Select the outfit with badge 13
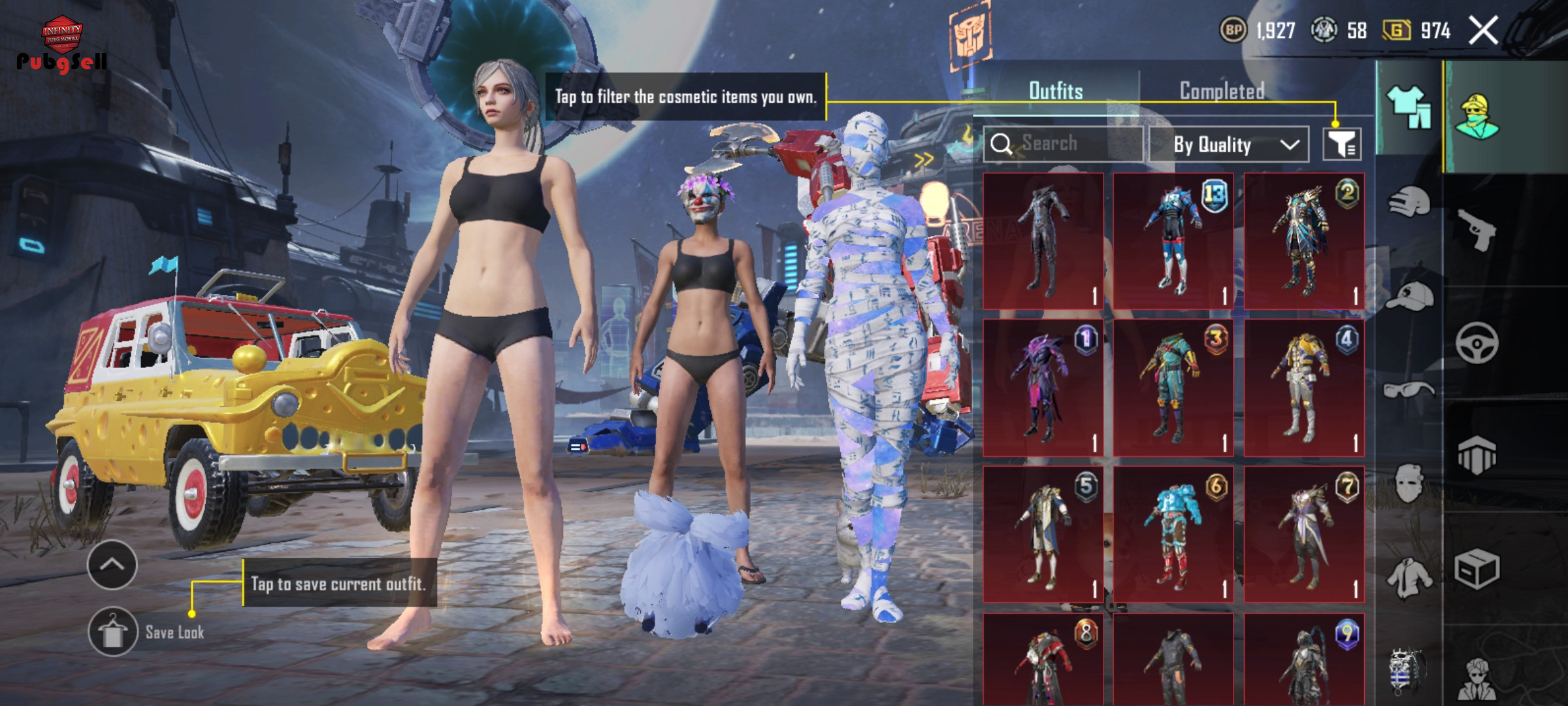Screen dimensions: 1568x706 click(x=1173, y=241)
